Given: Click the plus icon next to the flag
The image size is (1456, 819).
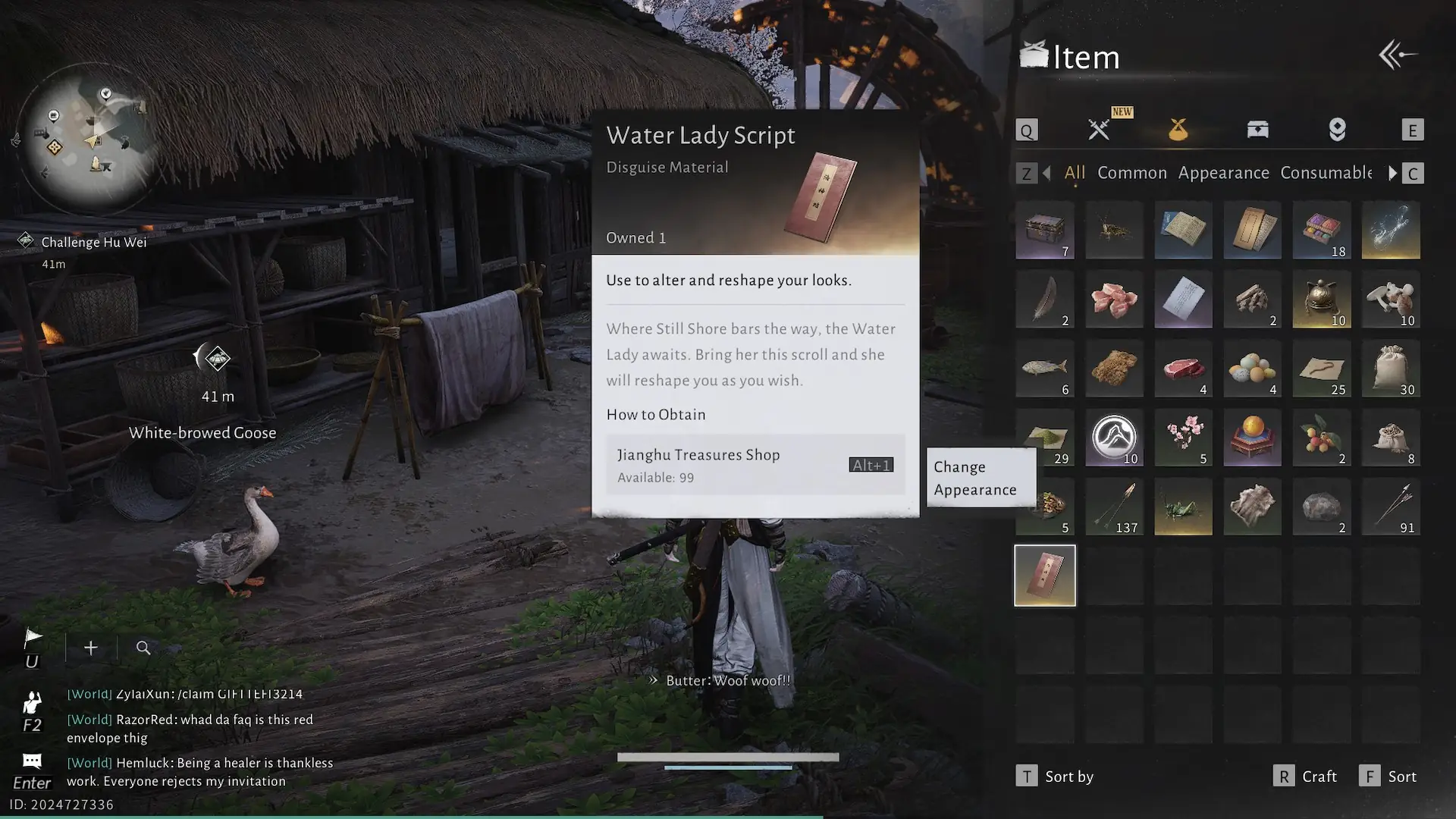Looking at the screenshot, I should click(90, 648).
